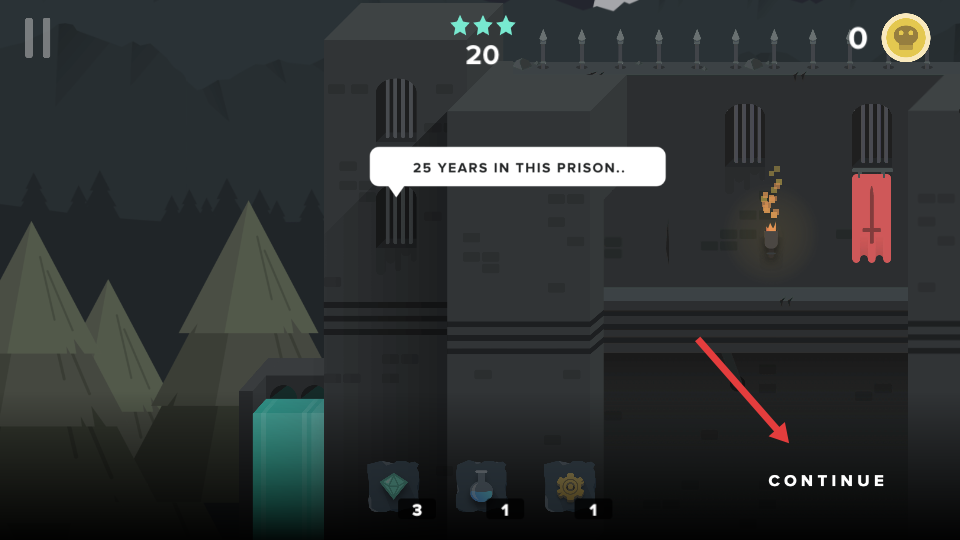Image resolution: width=960 pixels, height=540 pixels.
Task: Select the green gem item slot
Action: pos(392,487)
